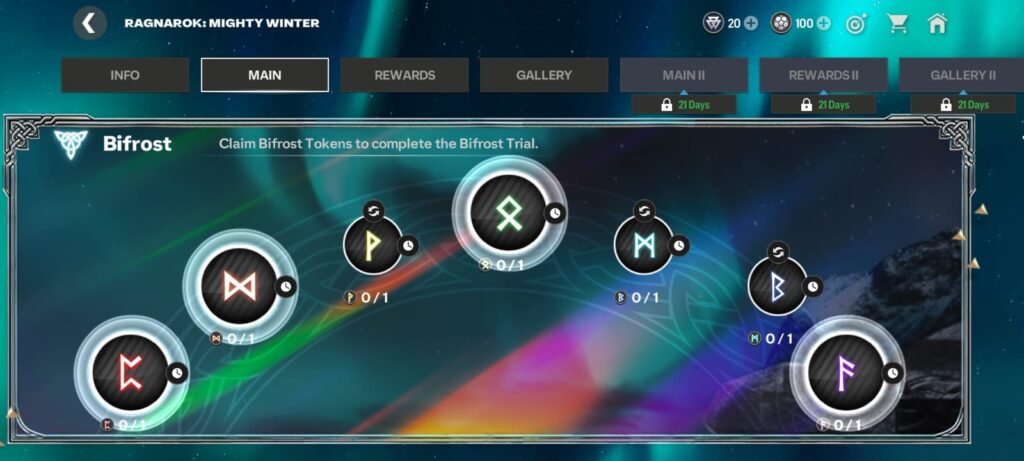The image size is (1024, 461).
Task: Go back using the arrow button
Action: 90,23
